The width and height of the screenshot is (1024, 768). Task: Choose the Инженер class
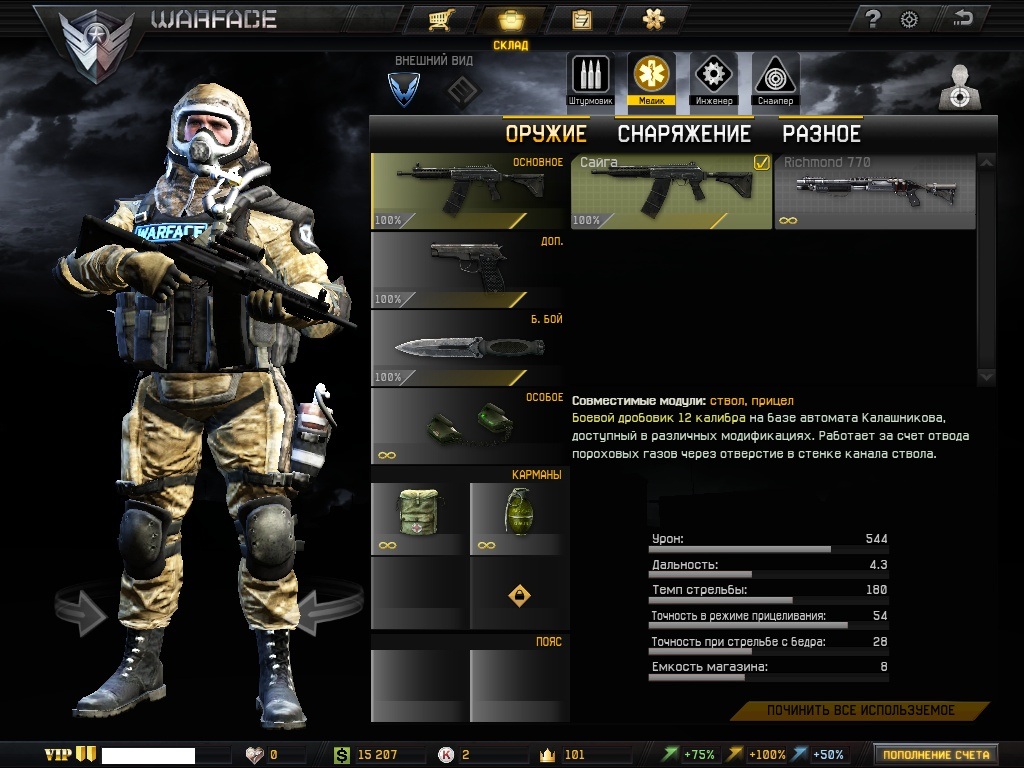pos(713,79)
